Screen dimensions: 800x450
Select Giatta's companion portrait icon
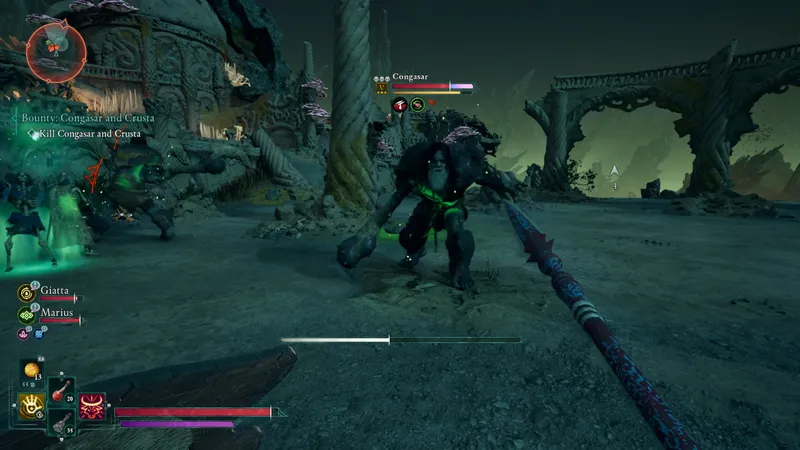(27, 292)
